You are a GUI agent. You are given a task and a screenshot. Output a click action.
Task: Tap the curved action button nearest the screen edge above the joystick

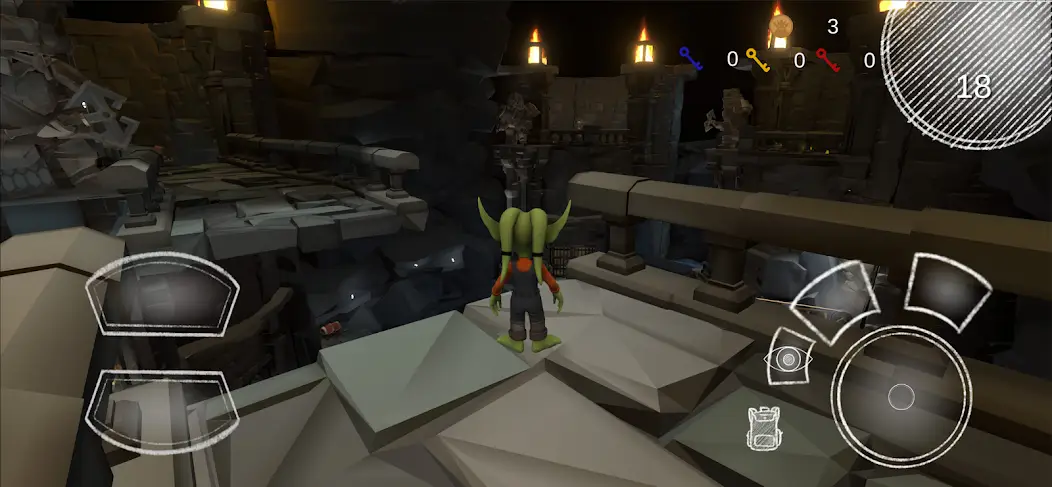(946, 288)
